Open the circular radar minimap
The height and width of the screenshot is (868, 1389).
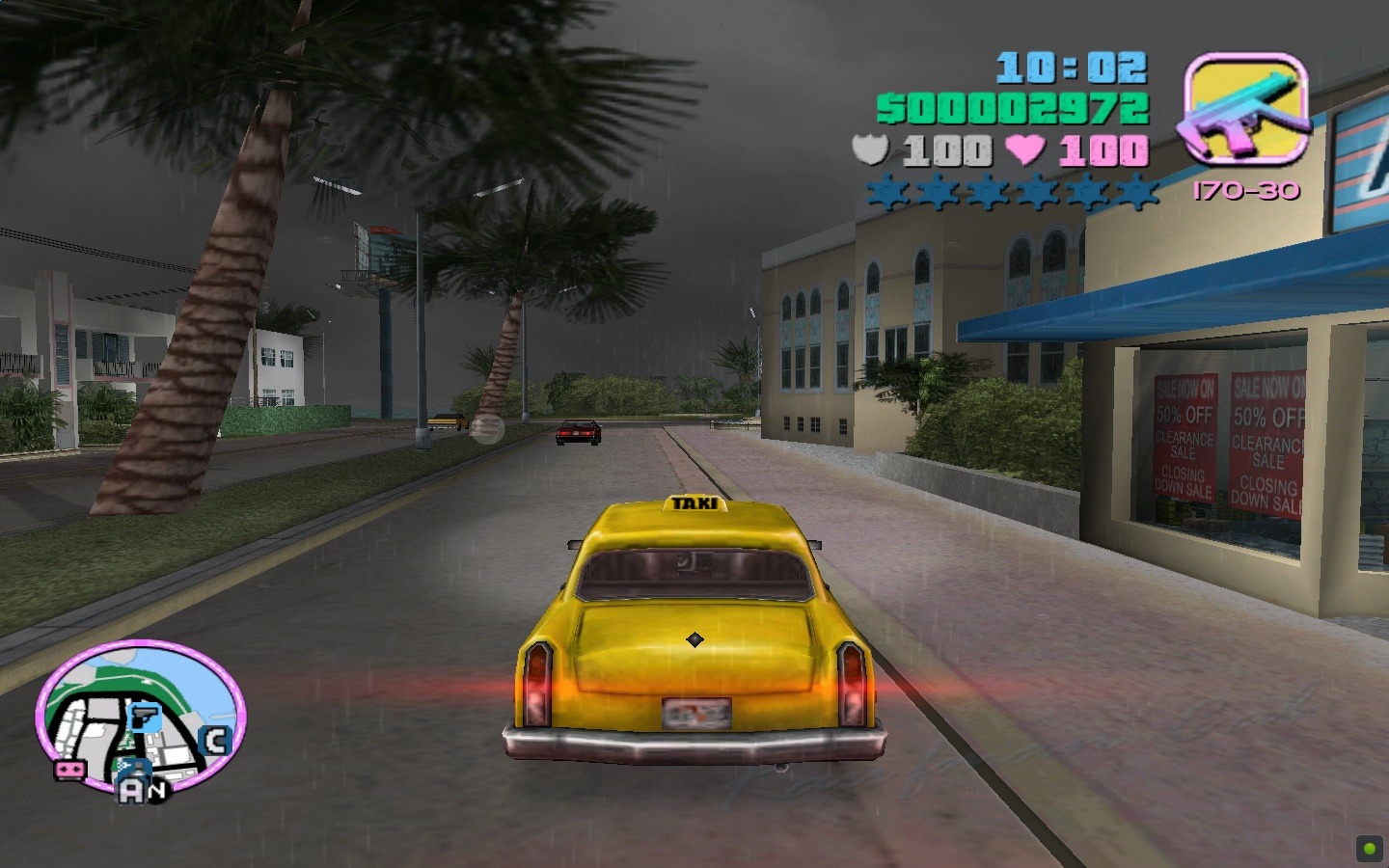pos(141,718)
